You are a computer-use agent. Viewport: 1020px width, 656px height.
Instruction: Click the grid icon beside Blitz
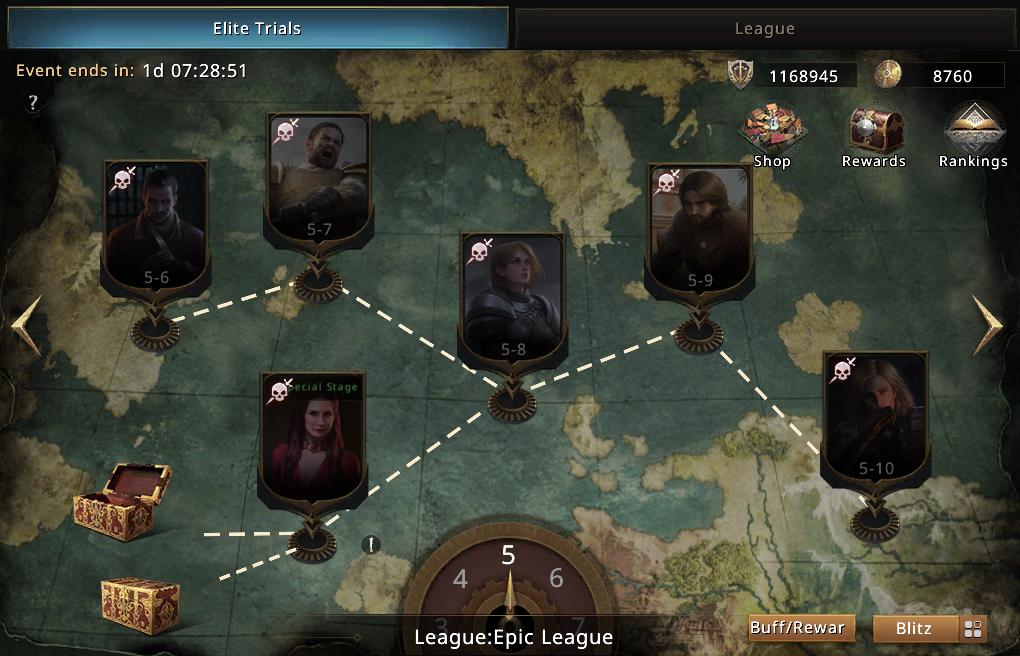973,629
